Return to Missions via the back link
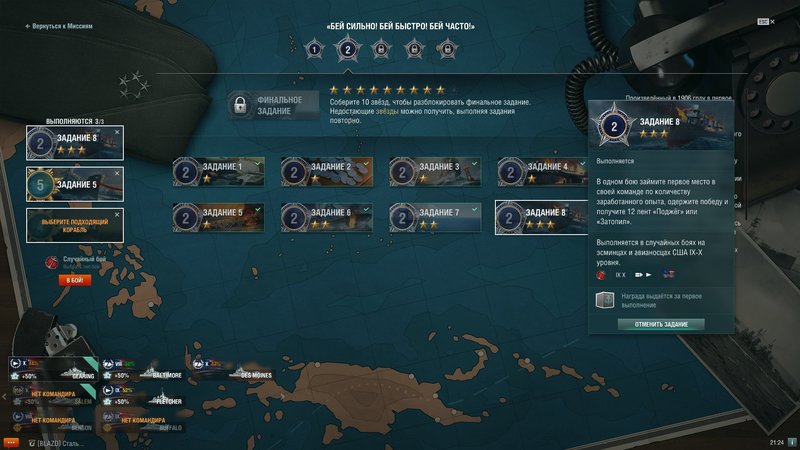This screenshot has width=800, height=450. 60,27
